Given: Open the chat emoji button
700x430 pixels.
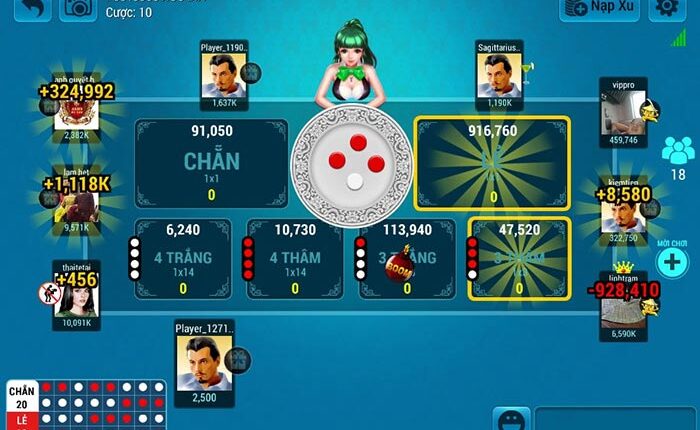Looking at the screenshot, I should tap(511, 419).
